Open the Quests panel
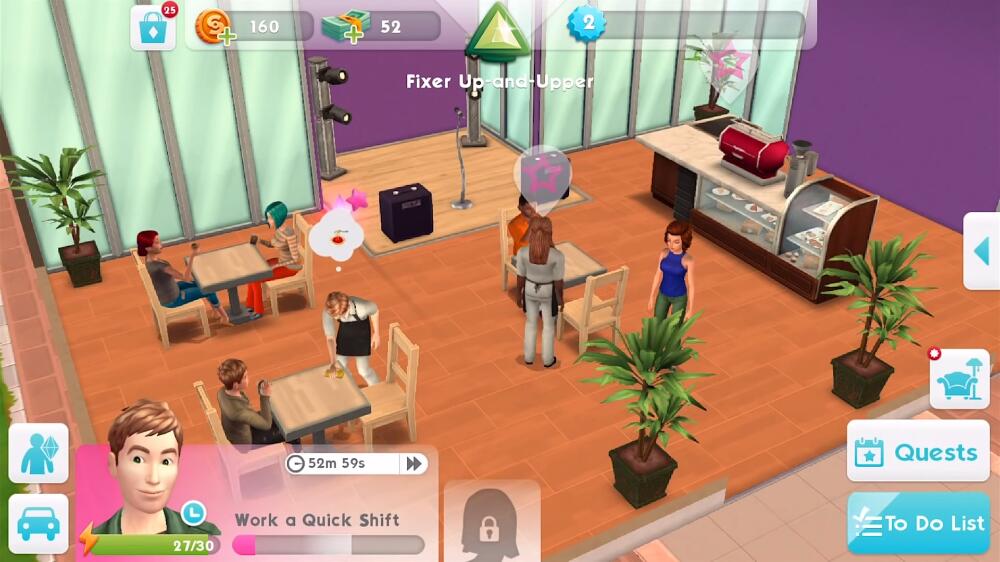1000x562 pixels. click(918, 452)
